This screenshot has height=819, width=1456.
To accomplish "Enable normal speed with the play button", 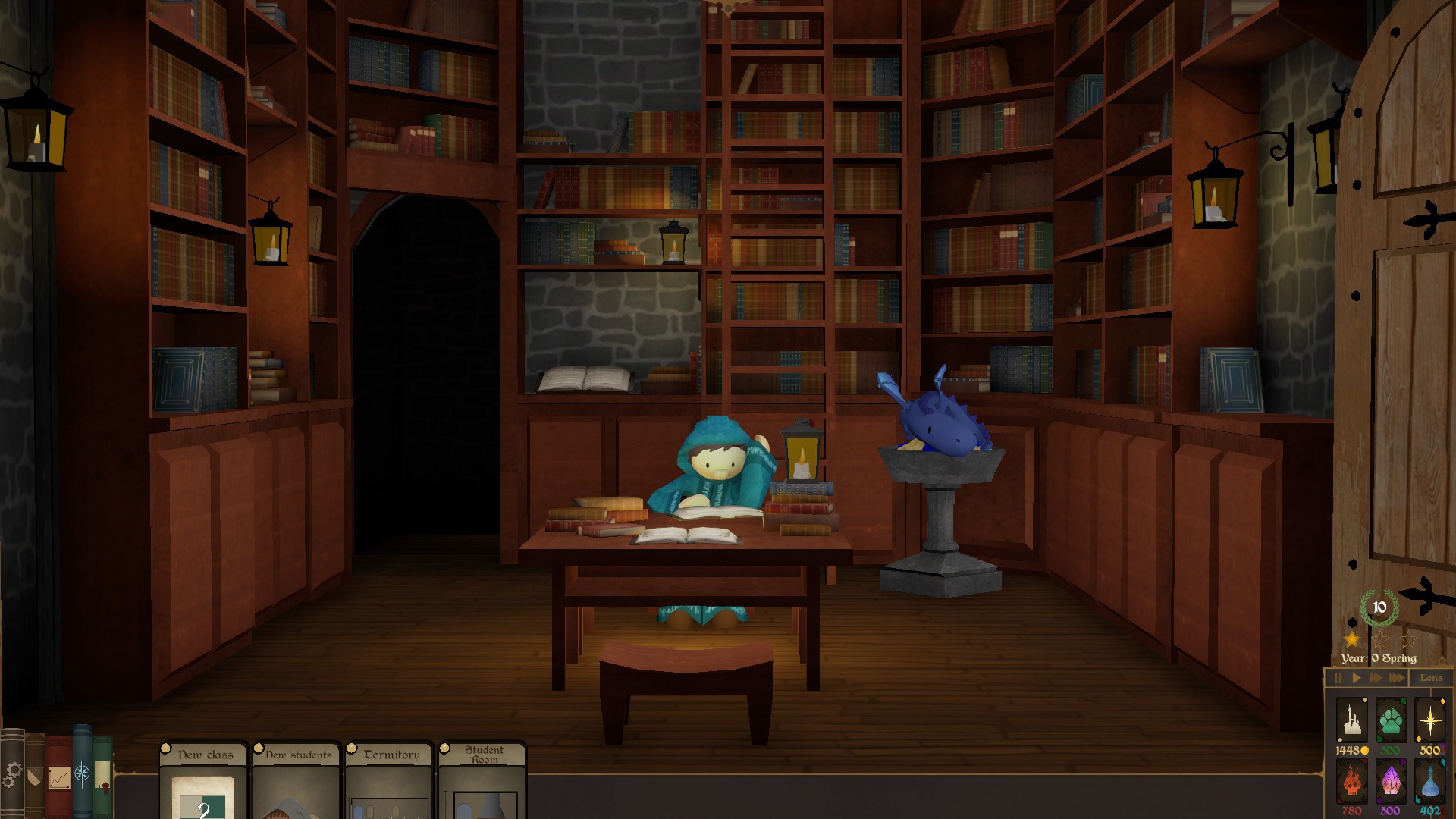I will click(1357, 678).
